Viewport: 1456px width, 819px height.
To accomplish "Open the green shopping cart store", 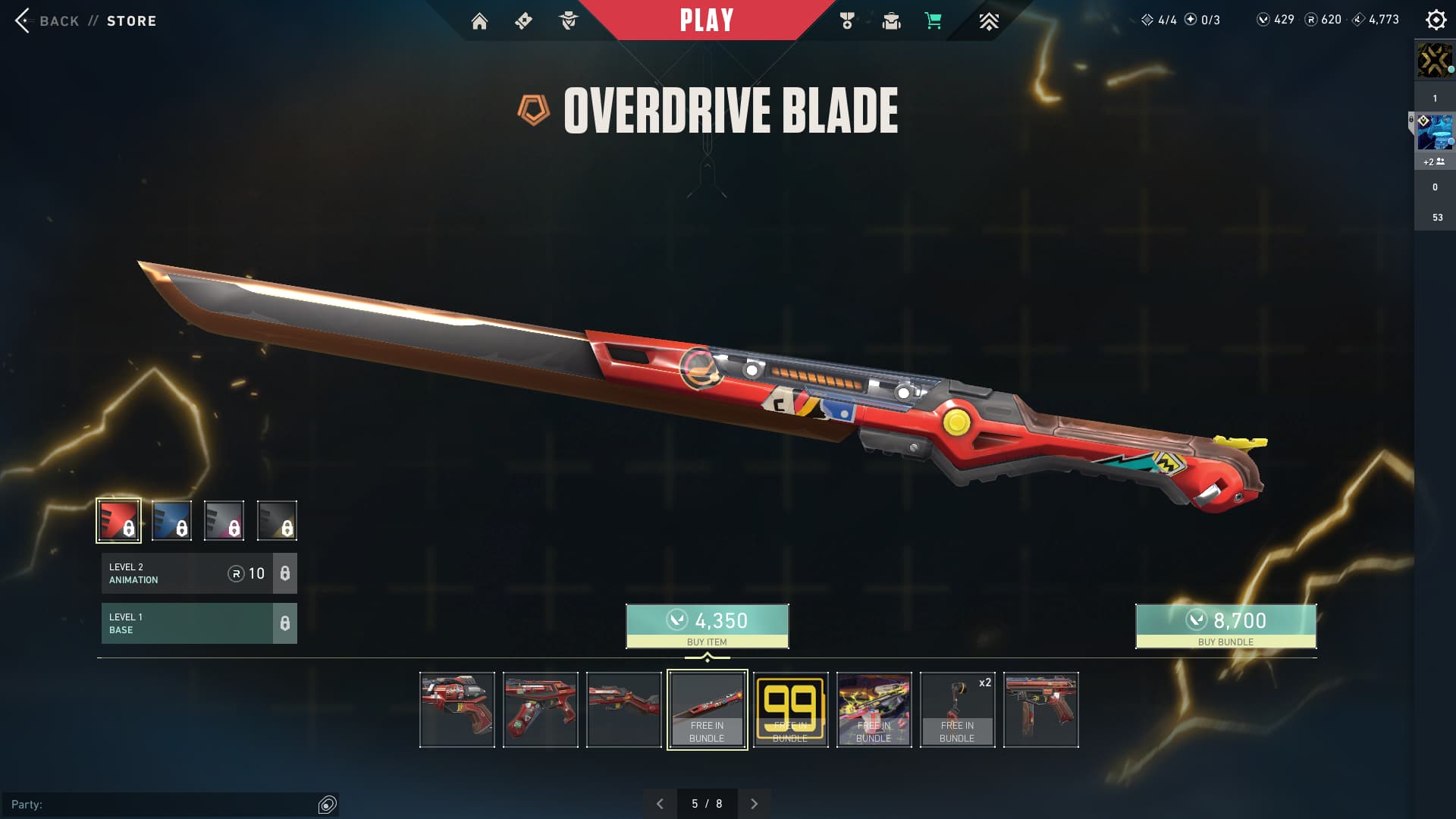I will tap(934, 21).
